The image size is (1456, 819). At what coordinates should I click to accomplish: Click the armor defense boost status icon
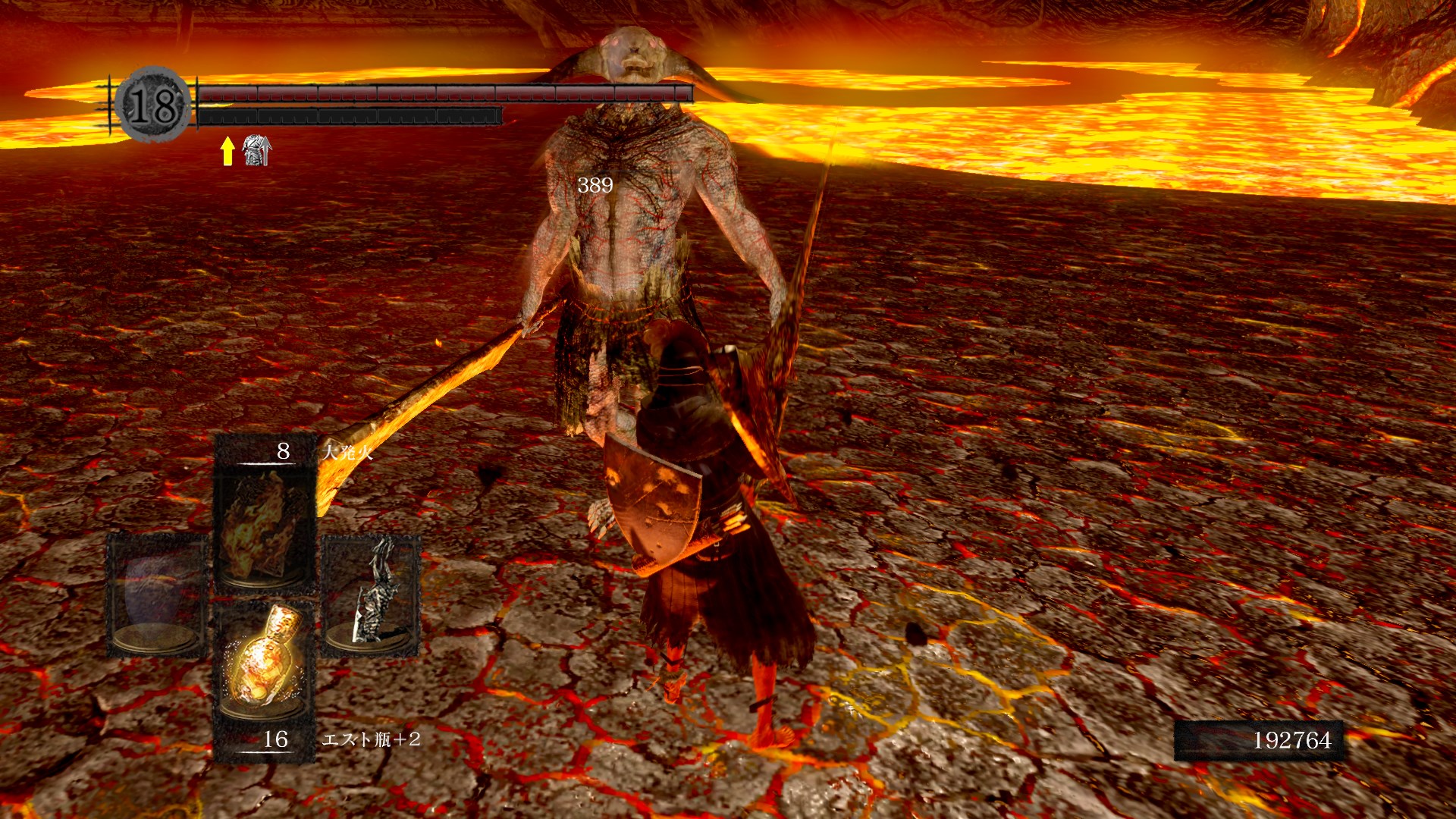pyautogui.click(x=256, y=150)
